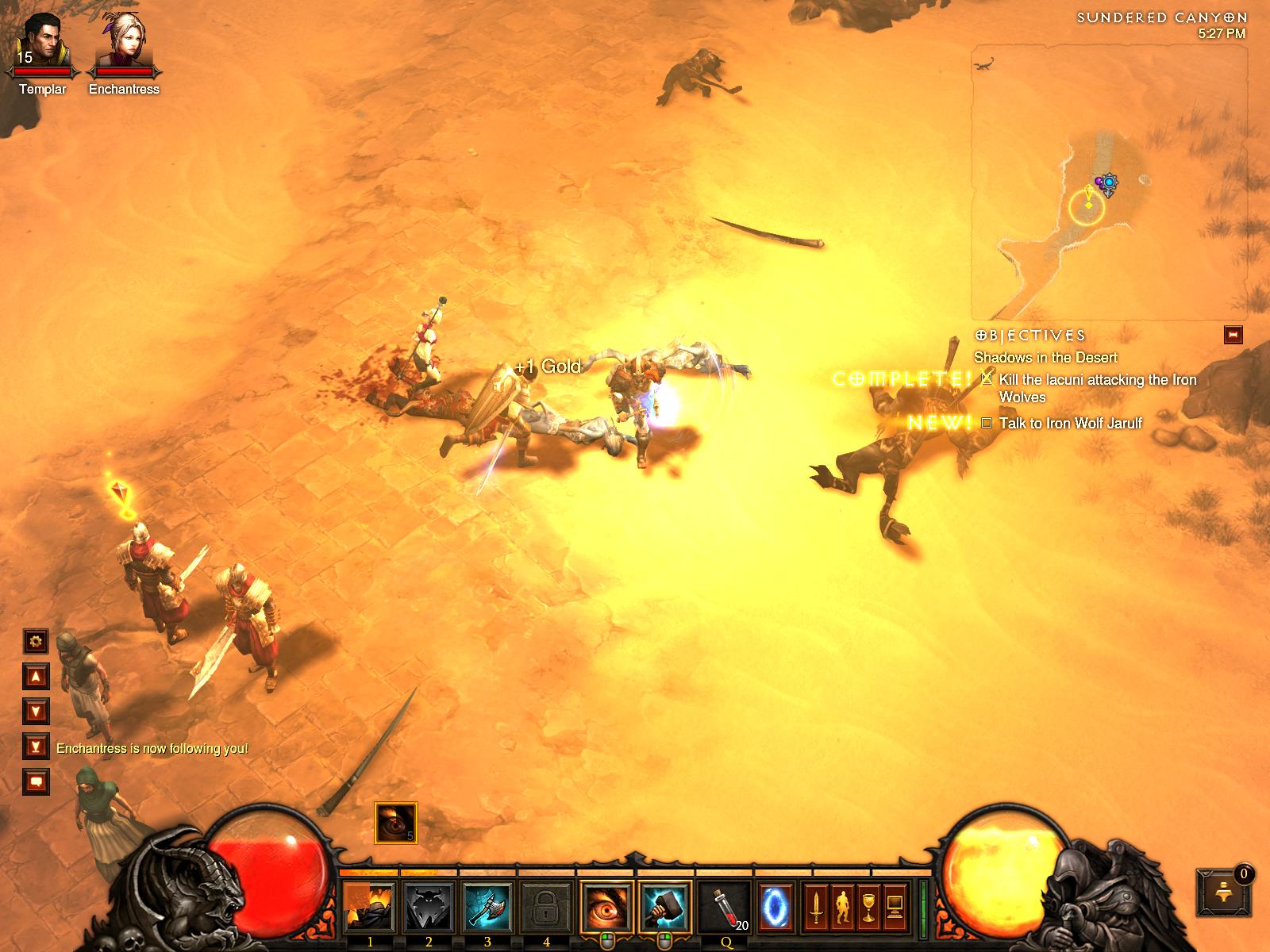Activate the skill in hotbar slot 1
Image resolution: width=1270 pixels, height=952 pixels.
click(x=370, y=907)
